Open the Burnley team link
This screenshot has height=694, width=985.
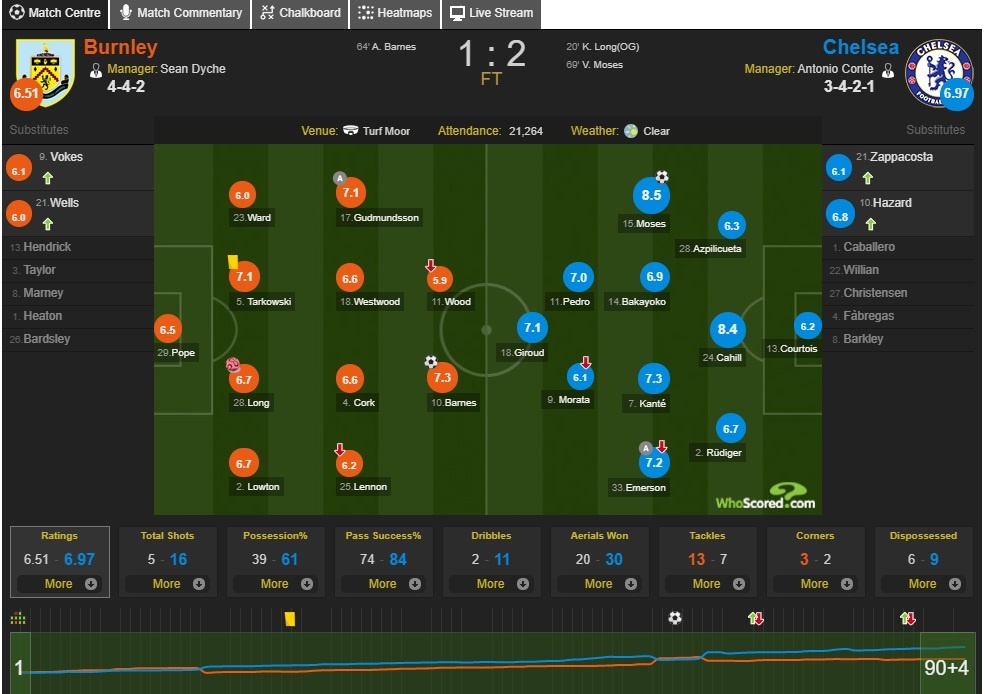click(120, 47)
